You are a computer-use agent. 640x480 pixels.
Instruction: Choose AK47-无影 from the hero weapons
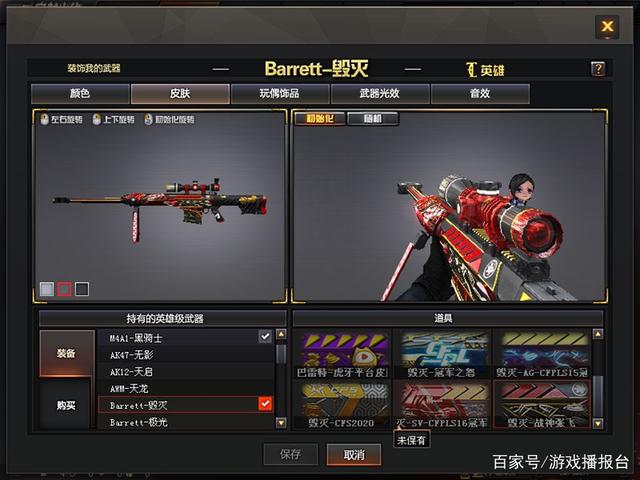[x=185, y=355]
